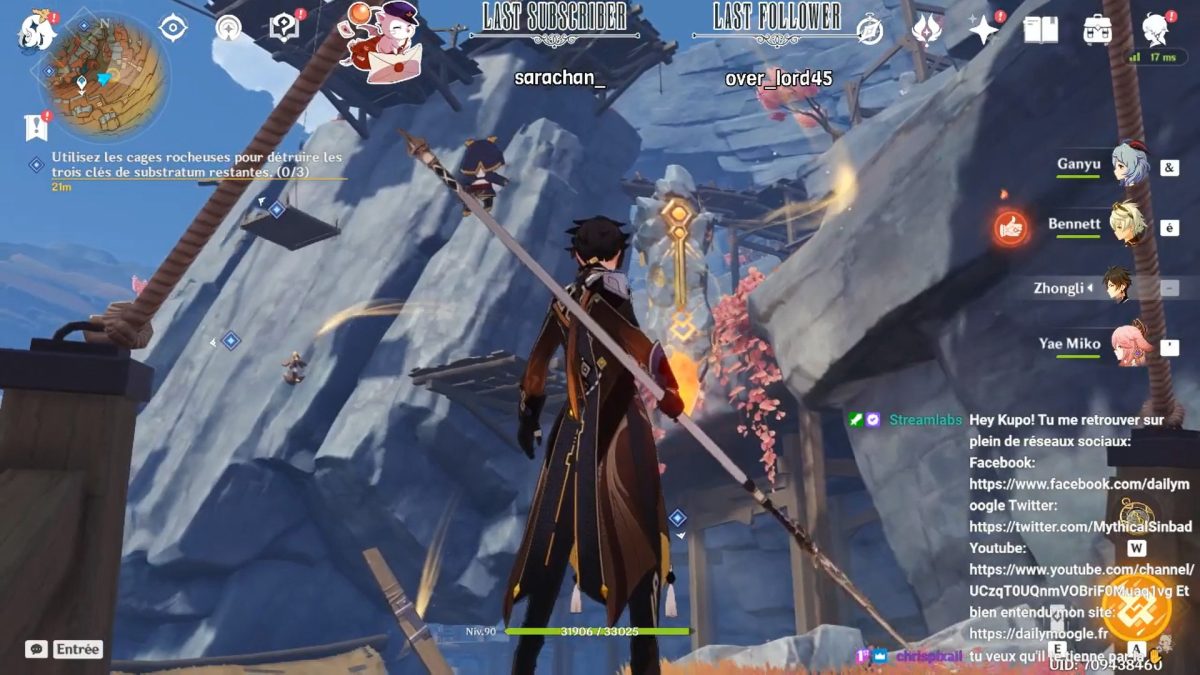
Task: Open the battle pass wings icon
Action: [926, 30]
